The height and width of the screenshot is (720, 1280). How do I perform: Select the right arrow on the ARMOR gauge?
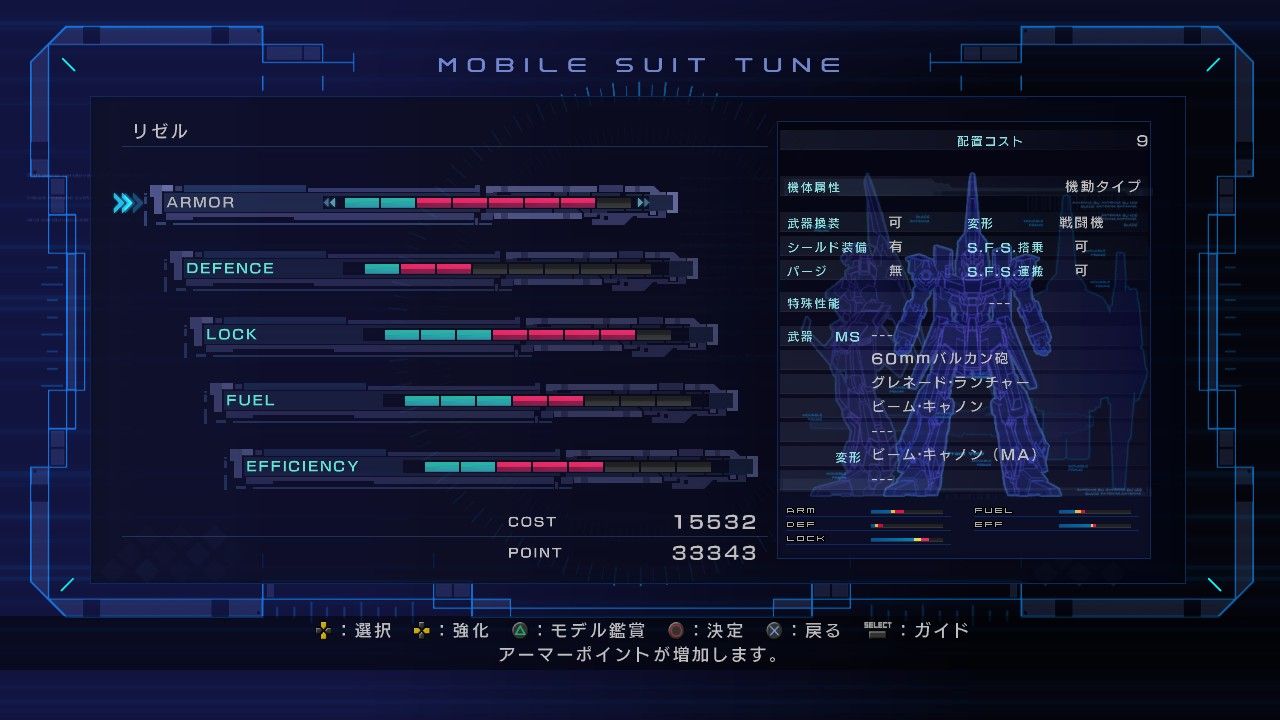point(642,201)
